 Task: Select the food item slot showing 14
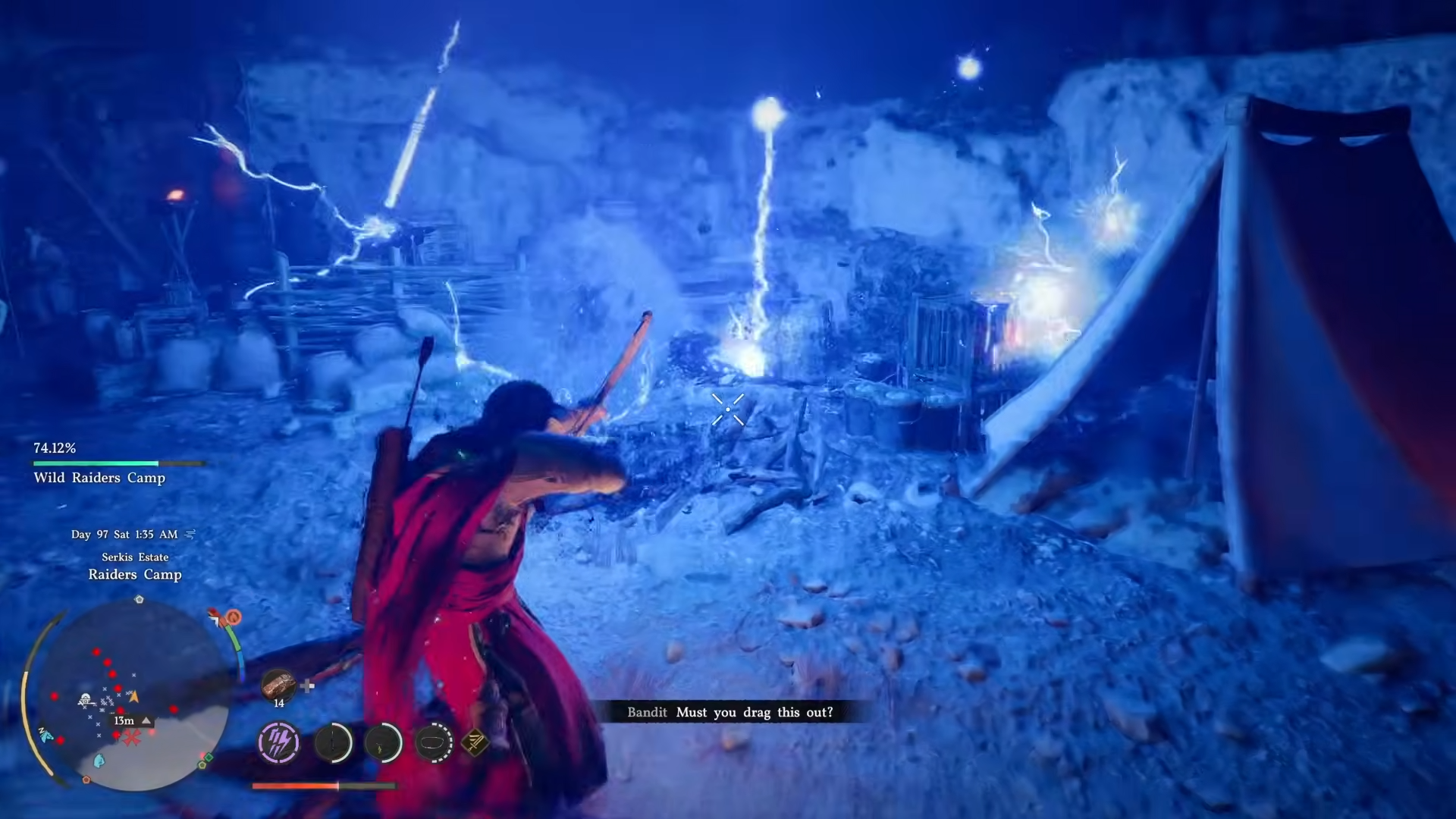click(x=278, y=685)
